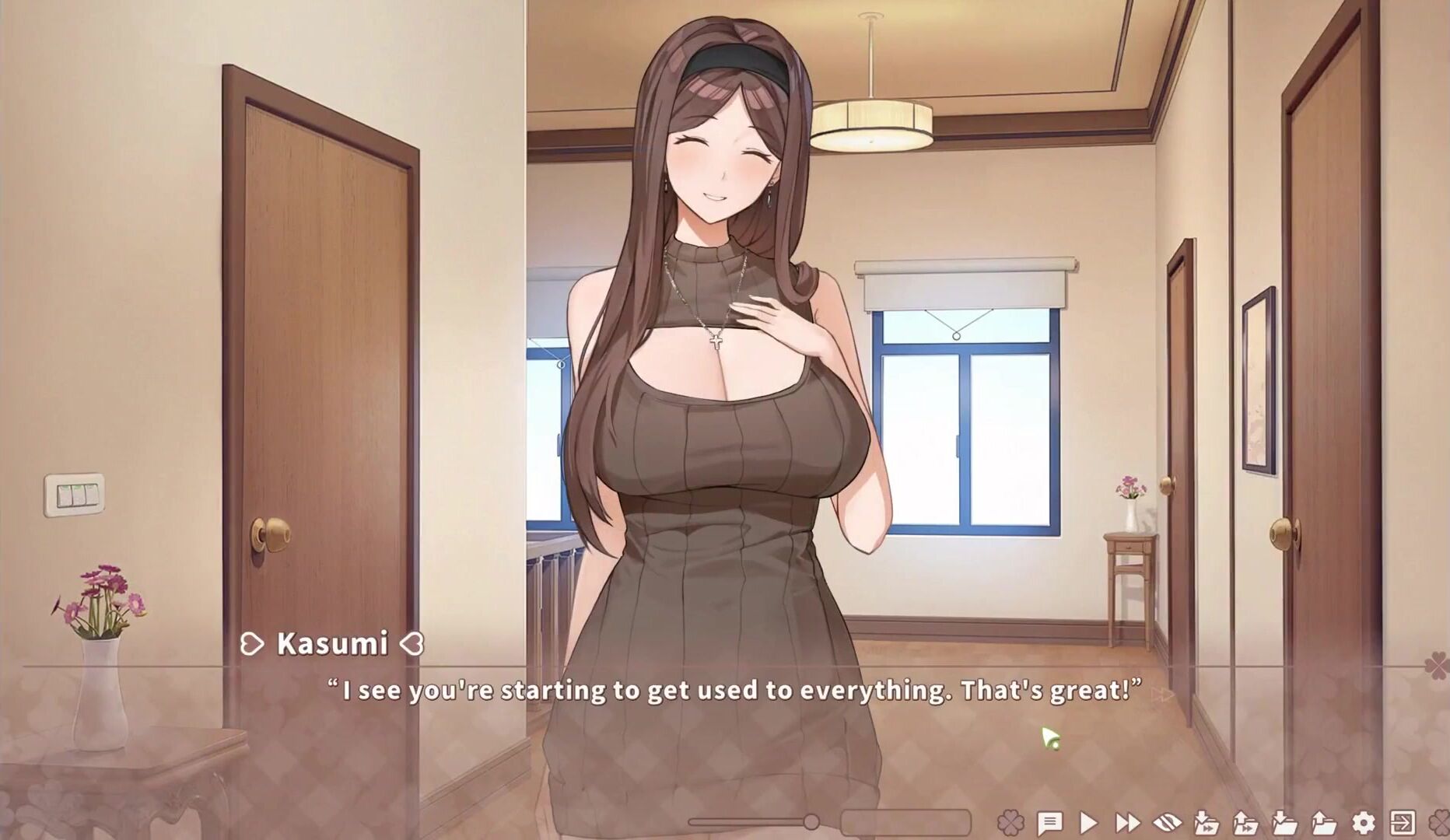Quick load with the up-arrow fast folder icon
The image size is (1450, 840).
coord(1245,822)
